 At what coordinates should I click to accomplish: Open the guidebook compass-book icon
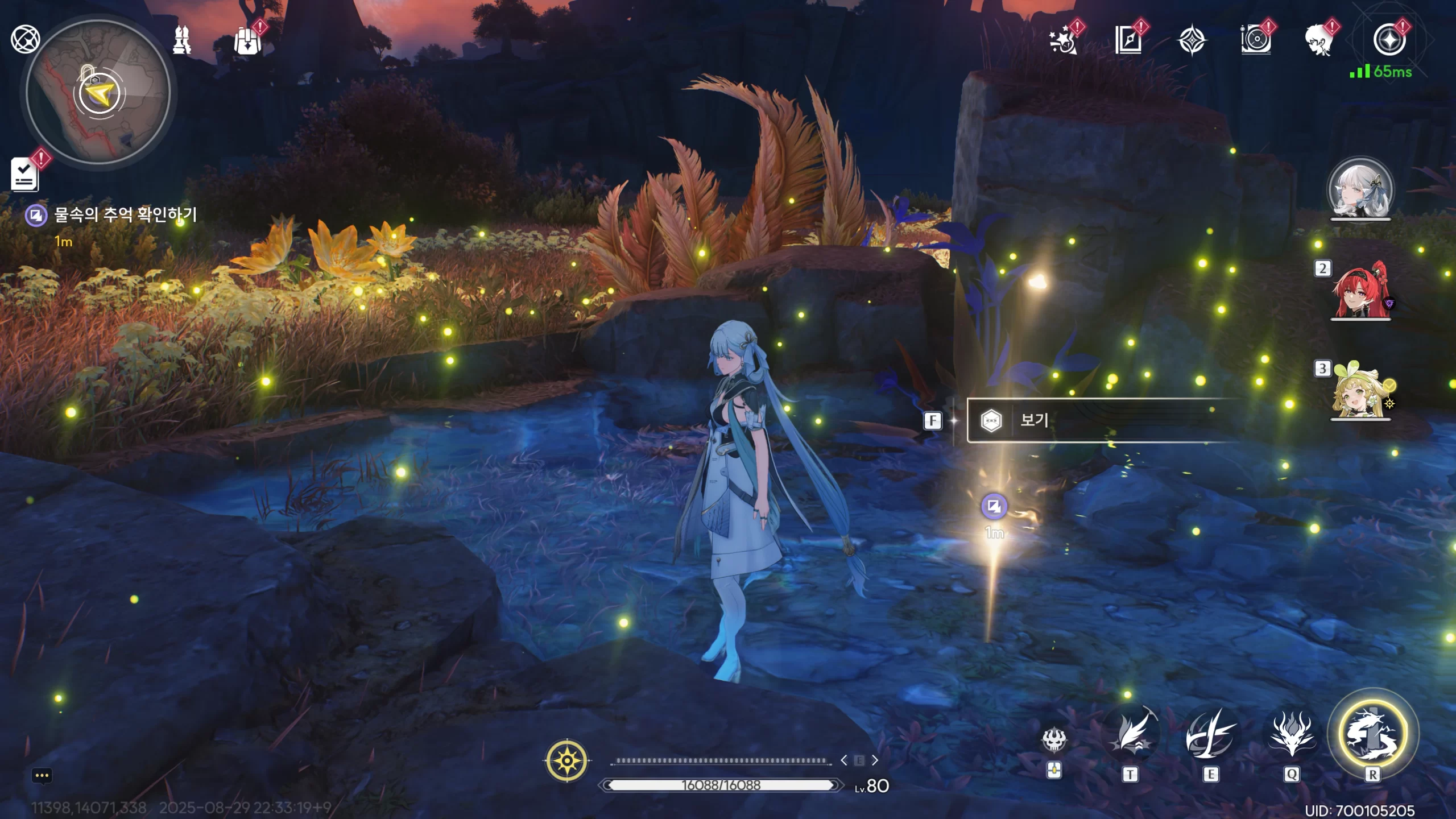pos(1128,40)
